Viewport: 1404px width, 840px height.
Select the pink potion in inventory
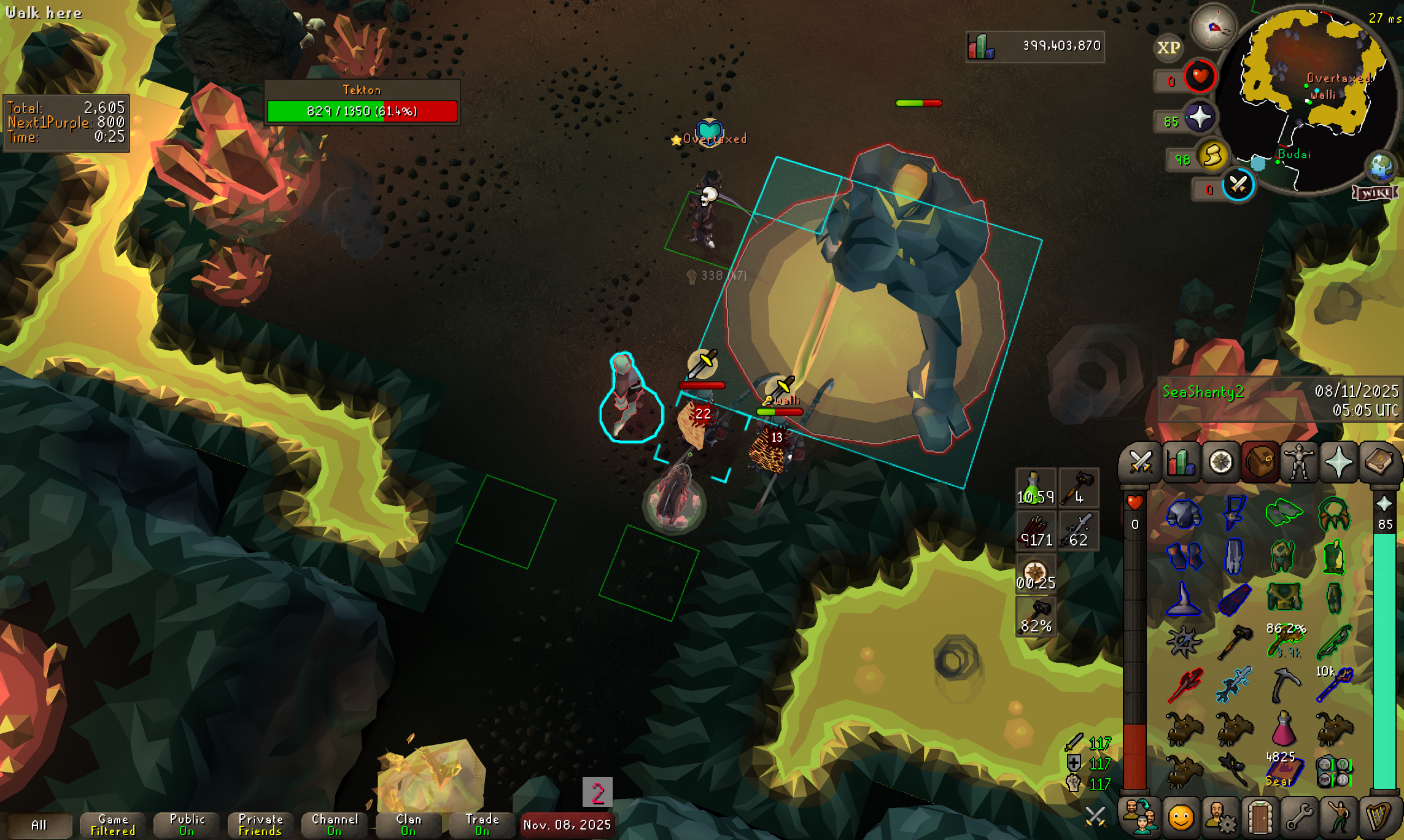pyautogui.click(x=1284, y=729)
